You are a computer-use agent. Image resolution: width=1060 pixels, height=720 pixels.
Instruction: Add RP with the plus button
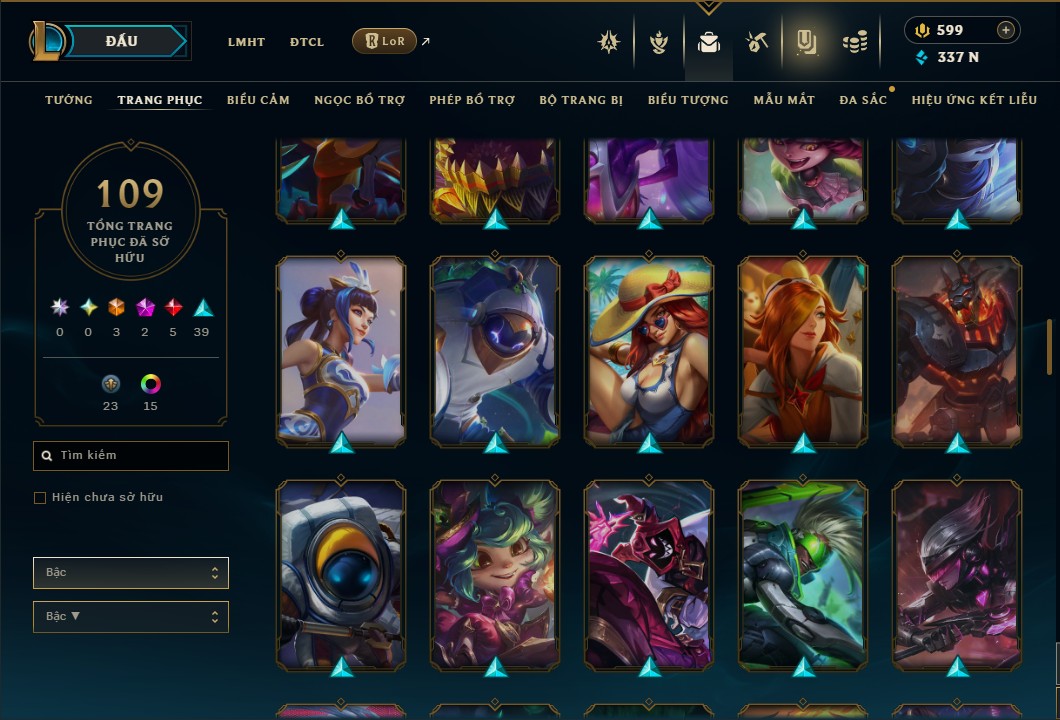point(1006,30)
